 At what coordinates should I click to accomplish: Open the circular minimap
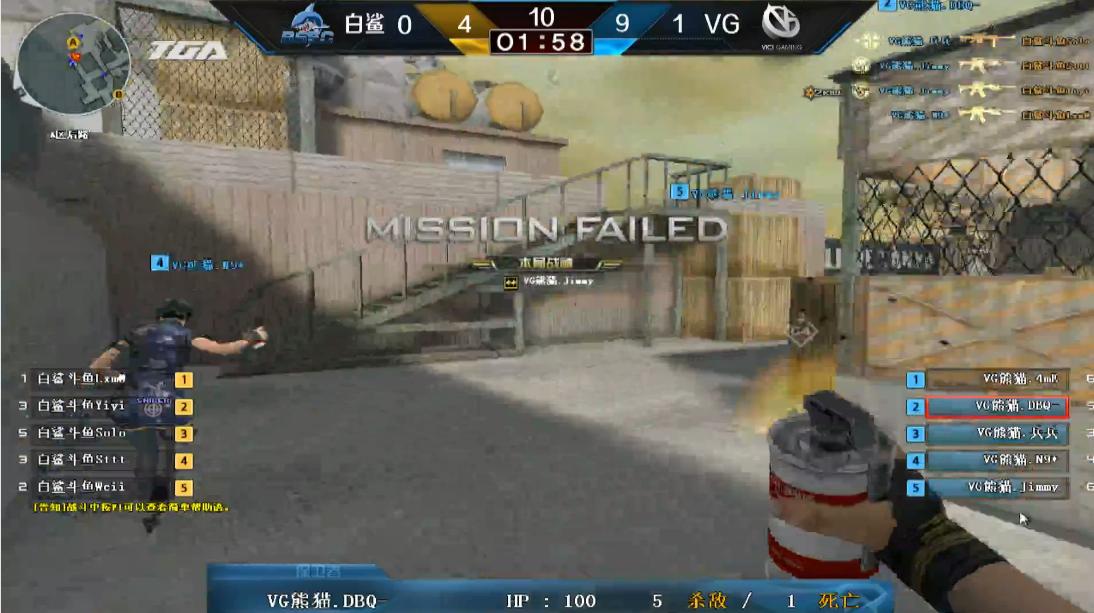coord(73,65)
